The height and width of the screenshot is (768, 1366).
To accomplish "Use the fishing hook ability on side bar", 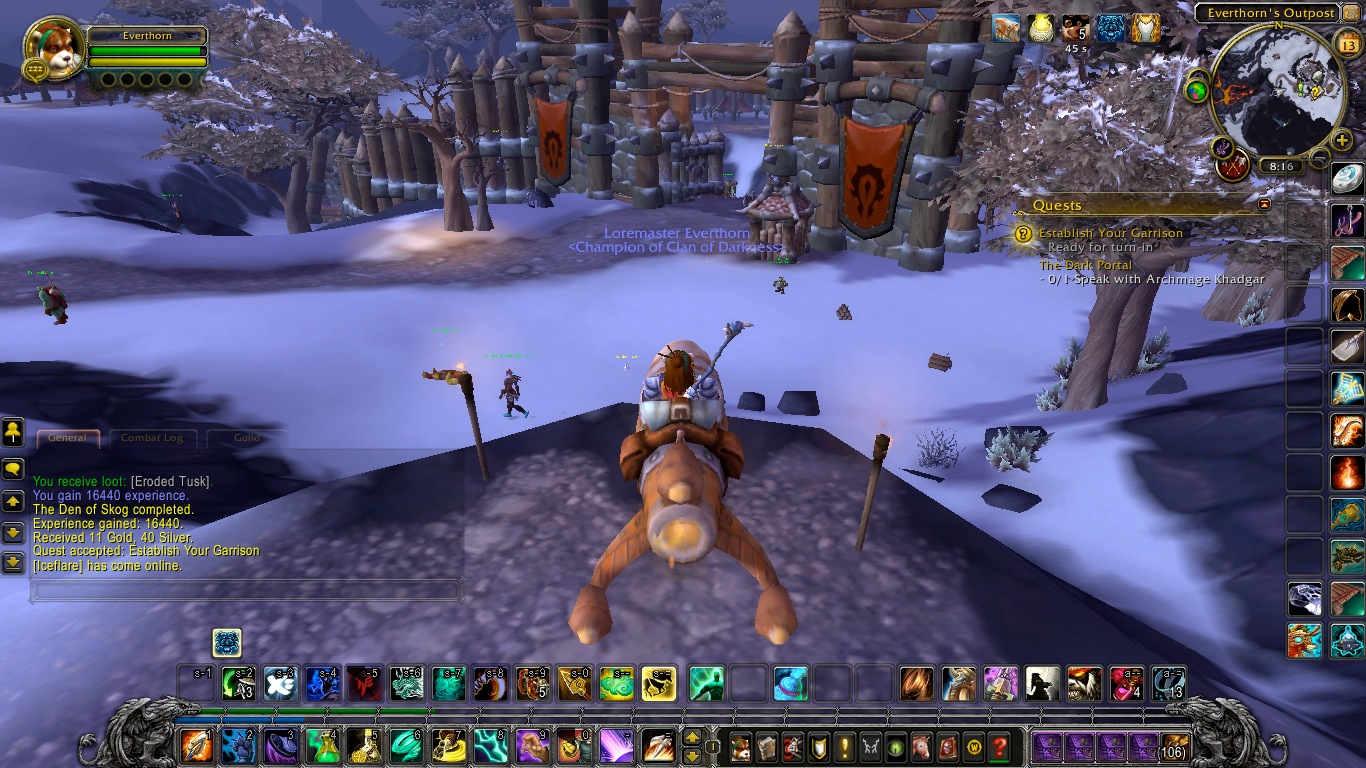I will (x=1347, y=218).
